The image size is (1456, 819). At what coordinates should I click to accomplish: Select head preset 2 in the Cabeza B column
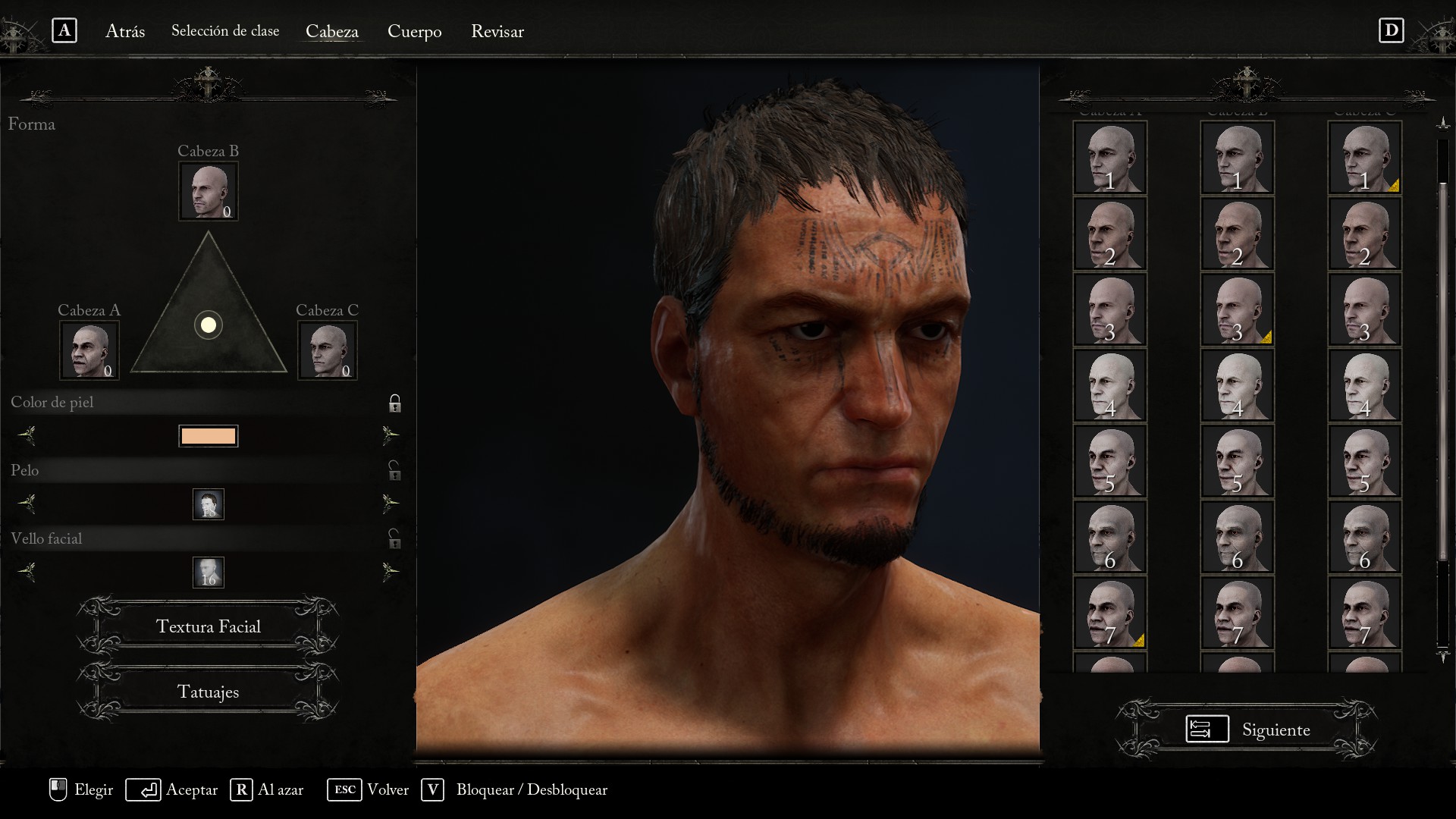[x=1238, y=234]
